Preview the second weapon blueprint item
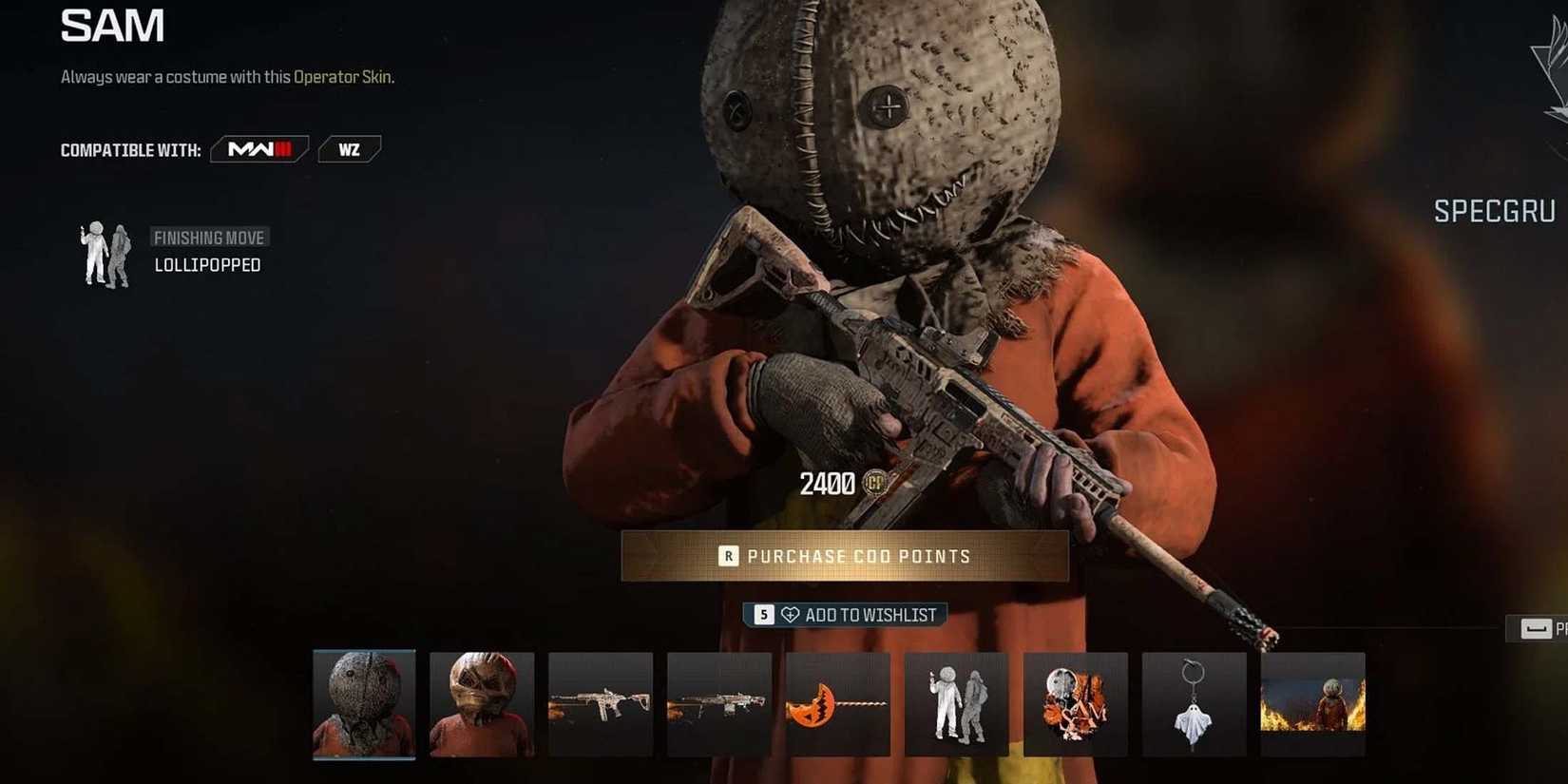 tap(719, 703)
